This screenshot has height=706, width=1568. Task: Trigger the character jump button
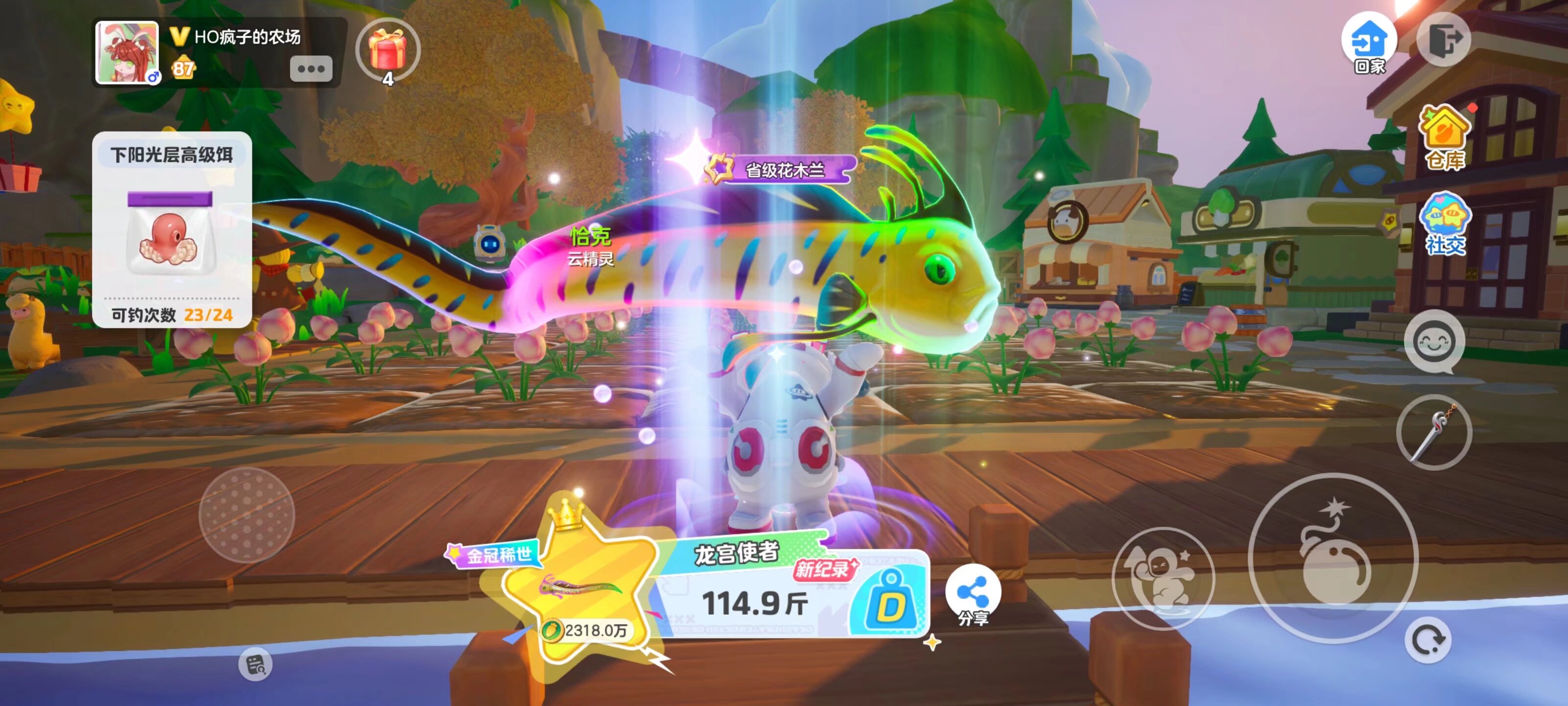tap(1163, 578)
